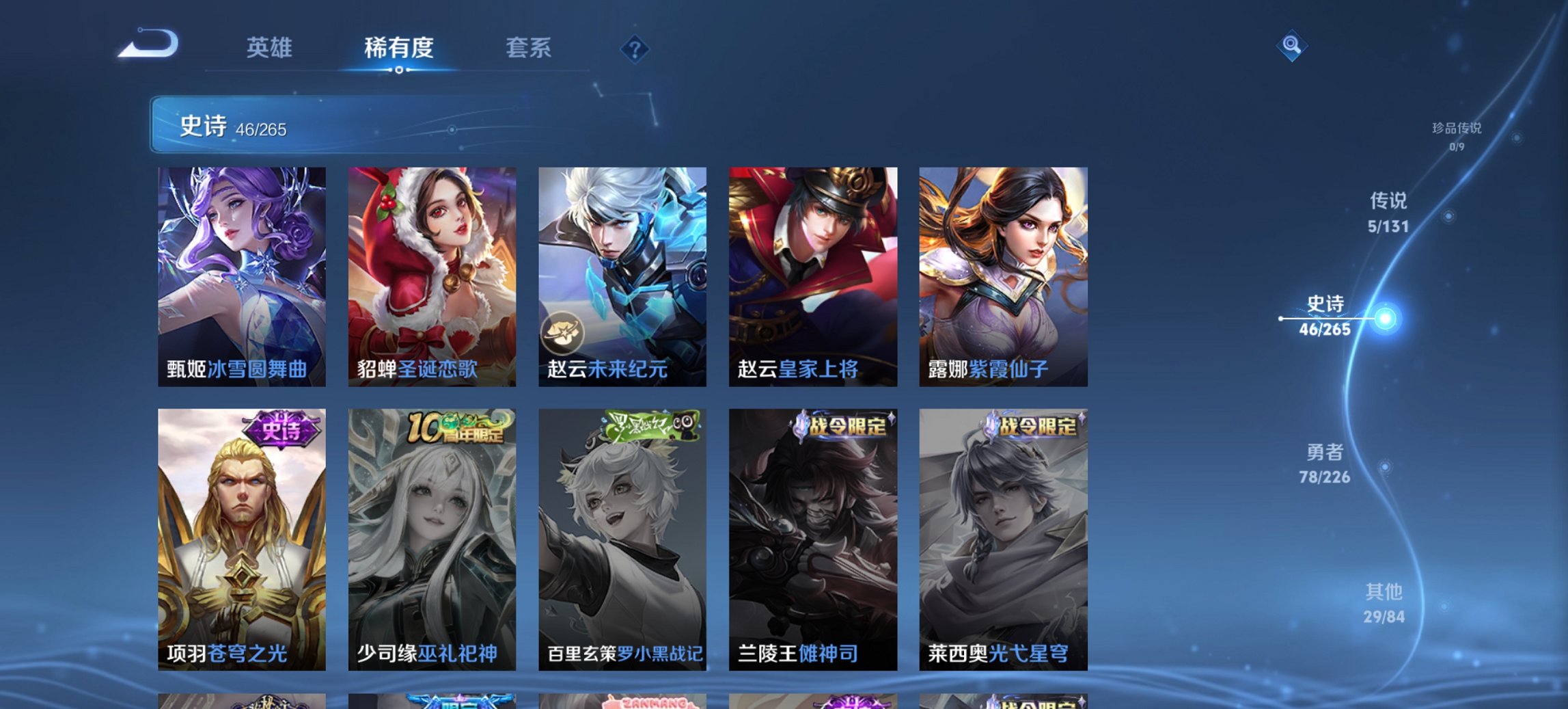This screenshot has height=709, width=1568.
Task: Open the search magnifier icon
Action: (x=1291, y=46)
